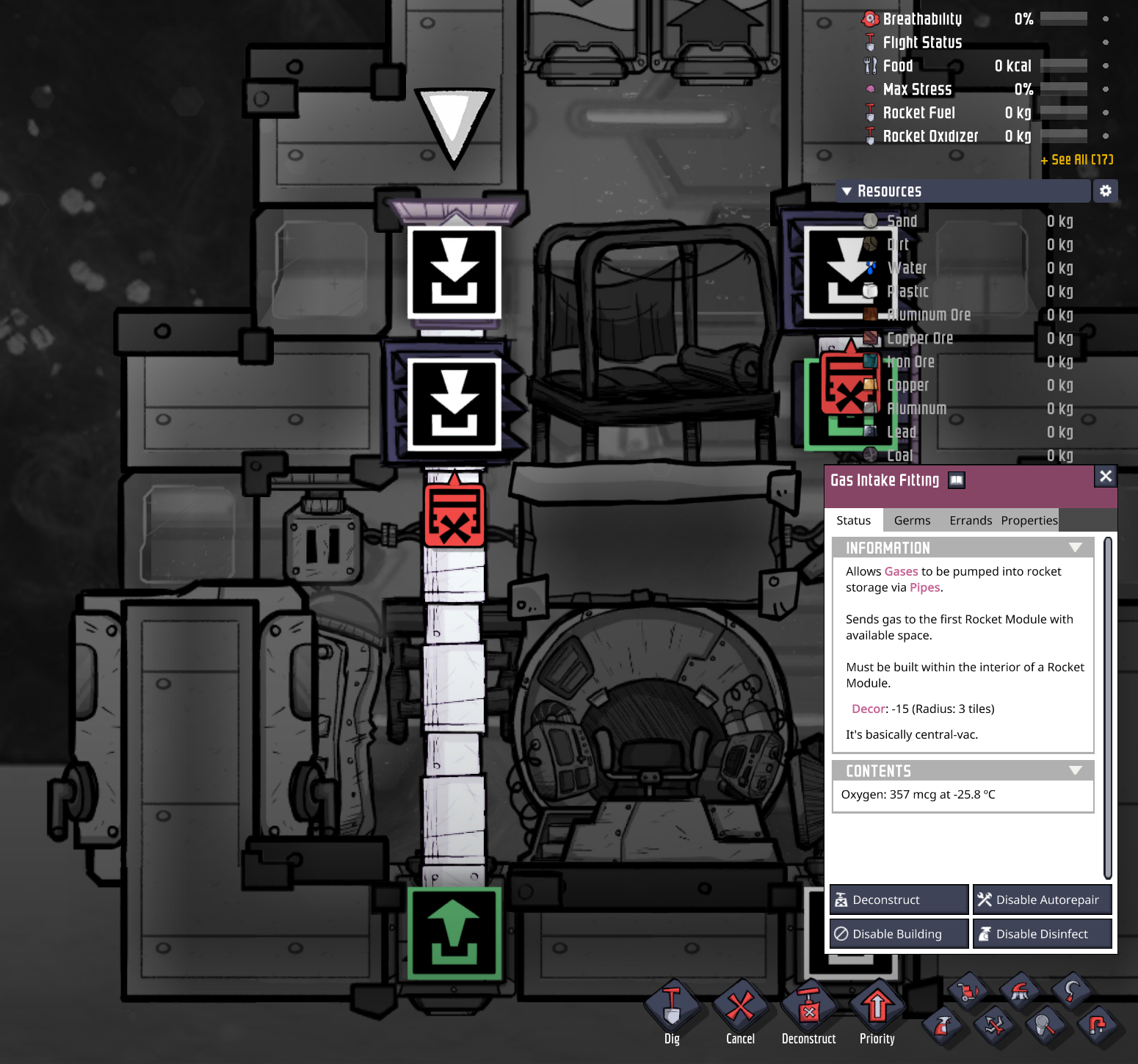
Task: Select the Sweep tool
Action: point(1019,989)
